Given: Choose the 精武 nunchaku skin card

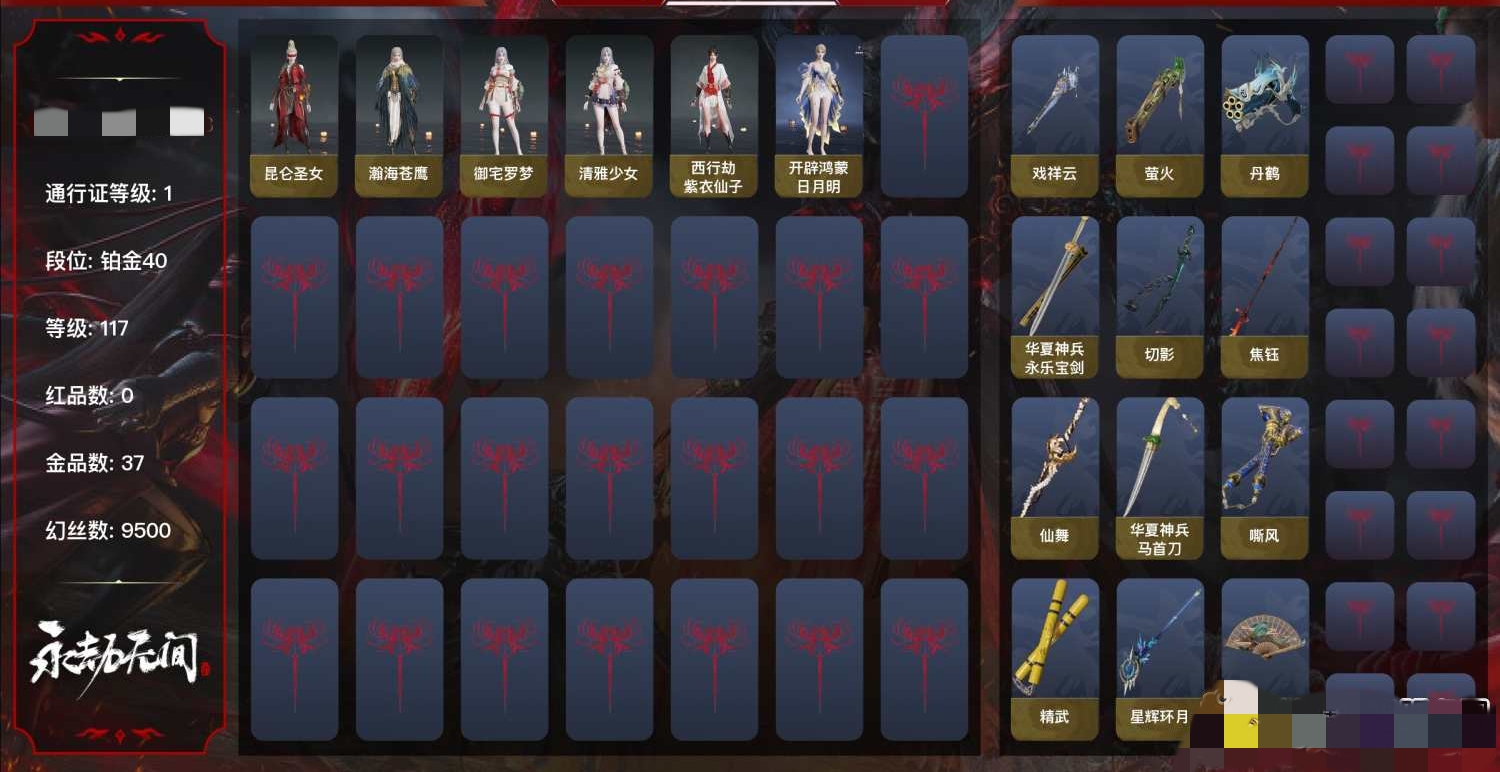Looking at the screenshot, I should point(1055,659).
